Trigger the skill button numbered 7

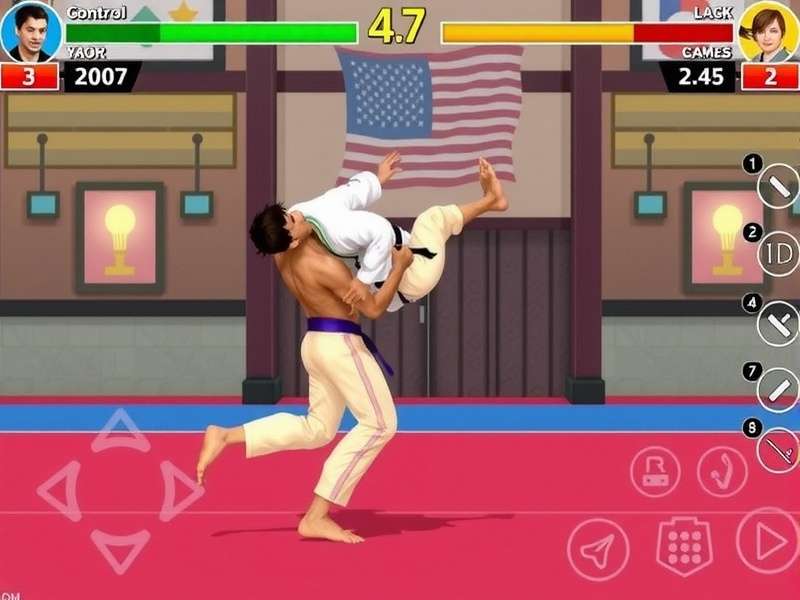click(x=778, y=389)
